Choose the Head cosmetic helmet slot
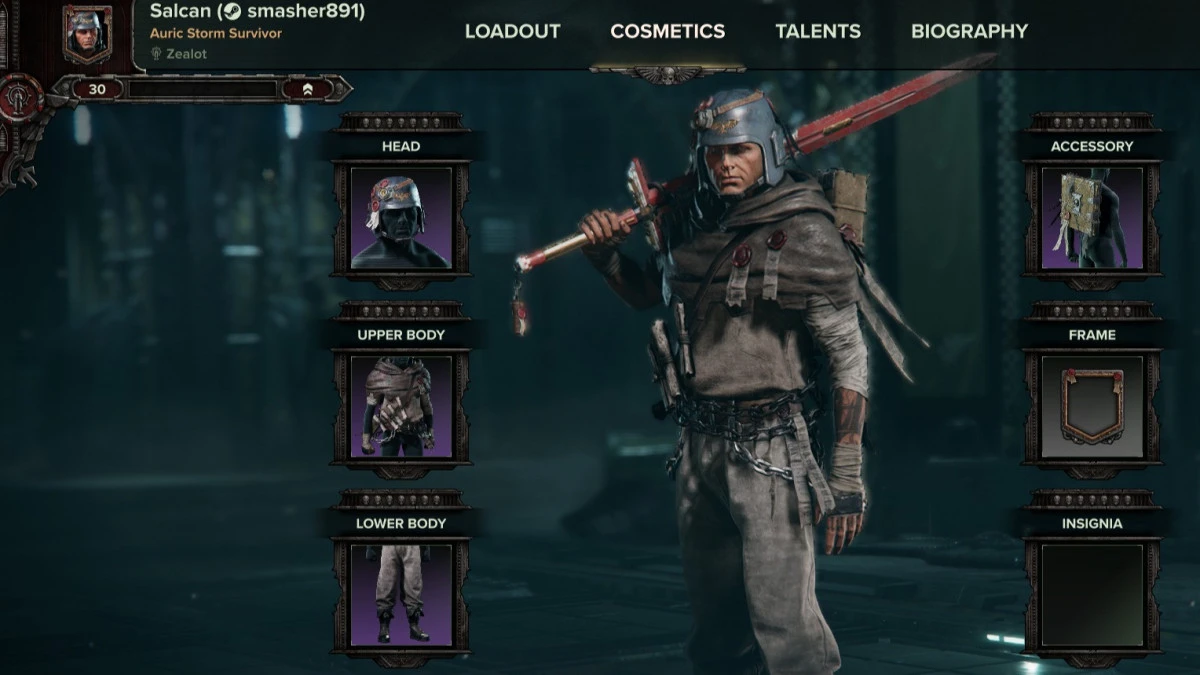 click(401, 218)
